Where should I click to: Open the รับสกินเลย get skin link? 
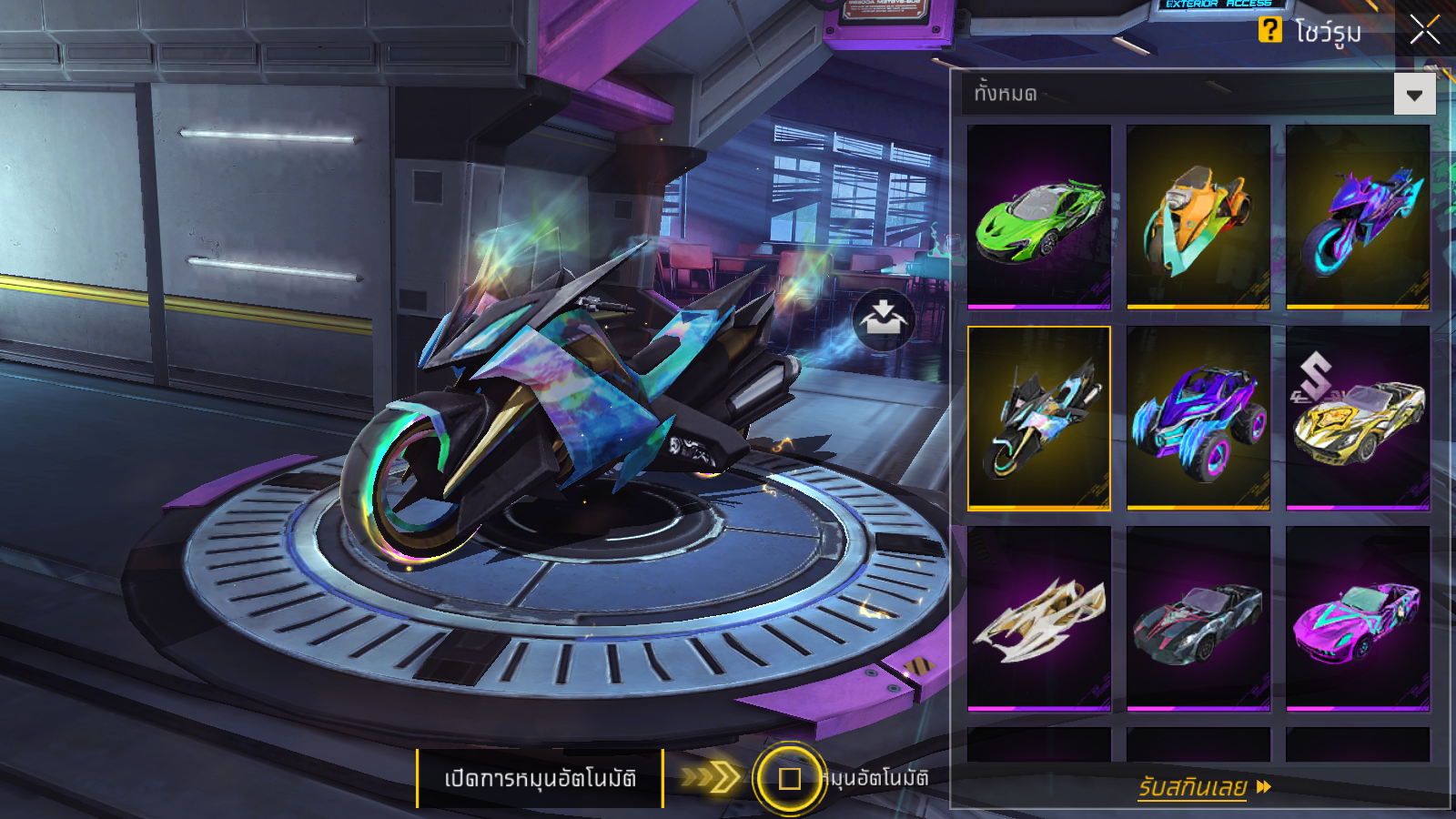coord(1203,787)
